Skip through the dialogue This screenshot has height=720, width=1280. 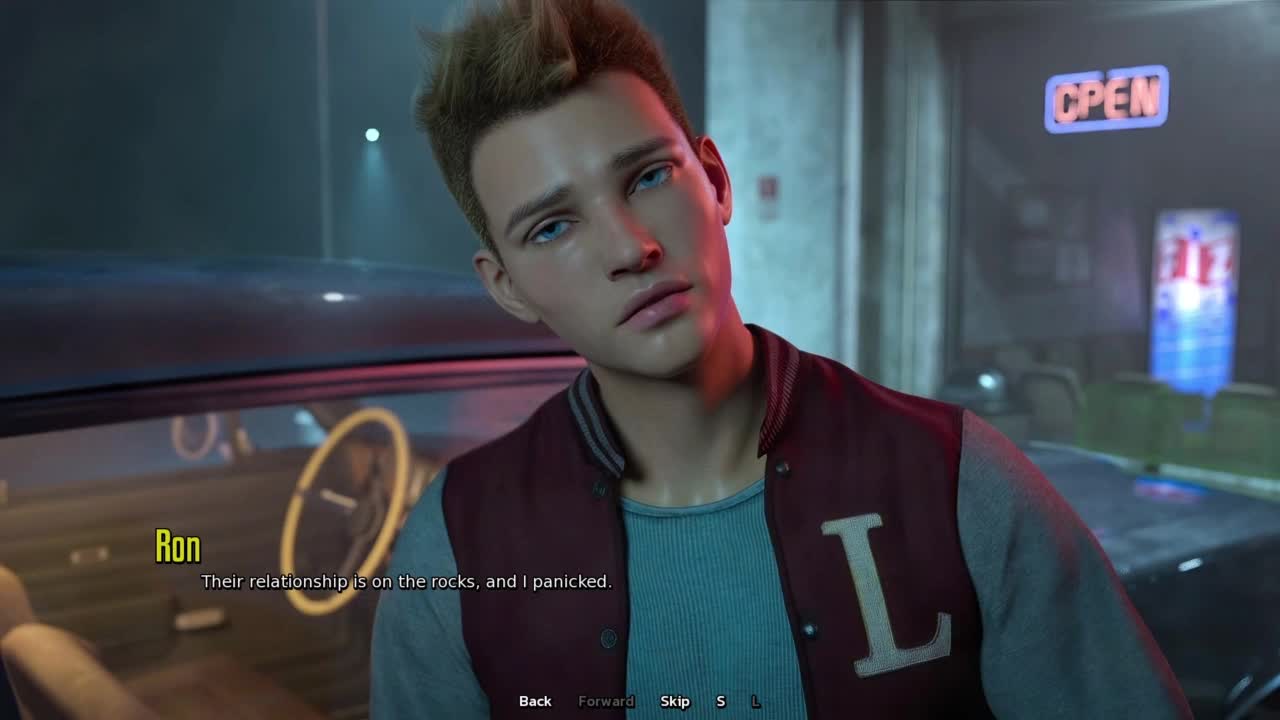pyautogui.click(x=675, y=701)
